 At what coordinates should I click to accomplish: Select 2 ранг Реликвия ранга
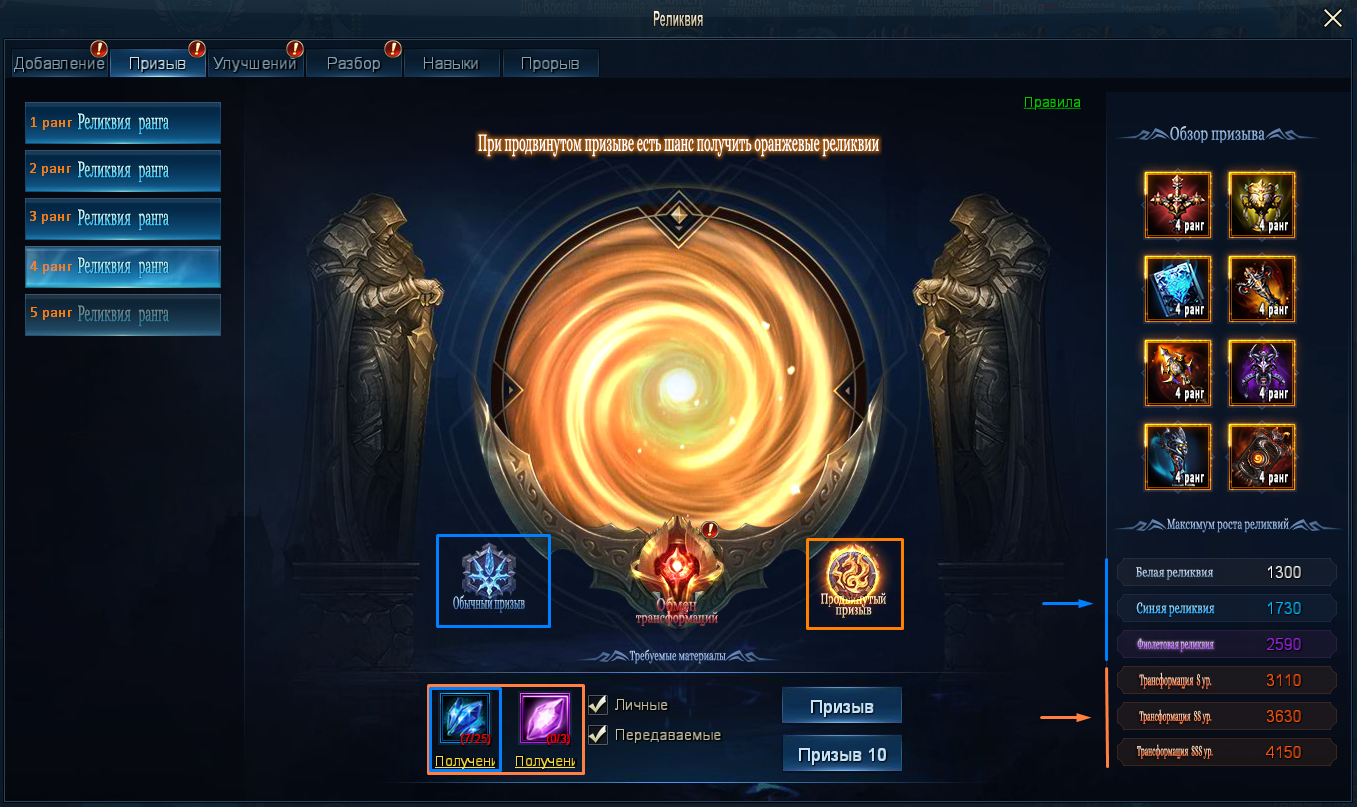tap(123, 171)
